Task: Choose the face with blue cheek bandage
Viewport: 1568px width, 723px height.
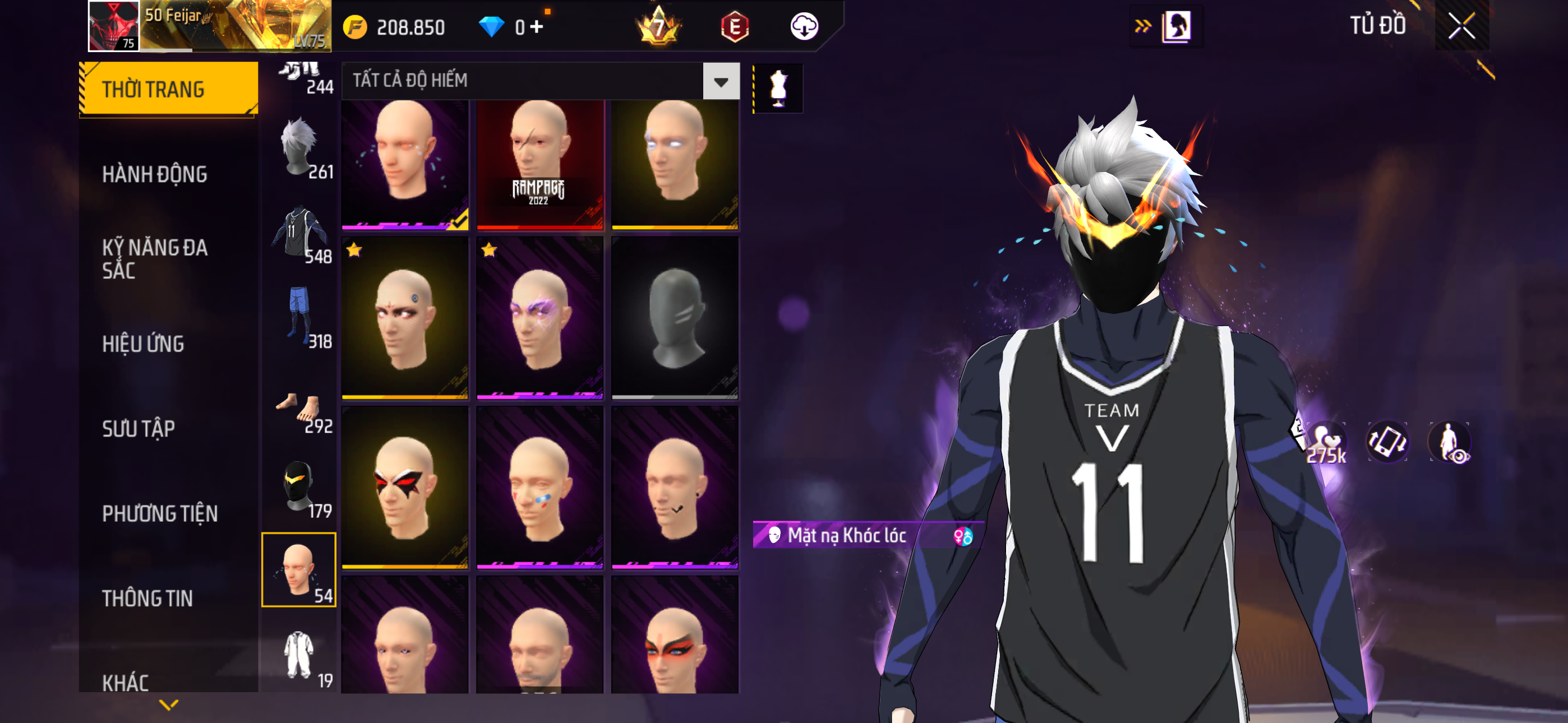Action: tap(539, 487)
